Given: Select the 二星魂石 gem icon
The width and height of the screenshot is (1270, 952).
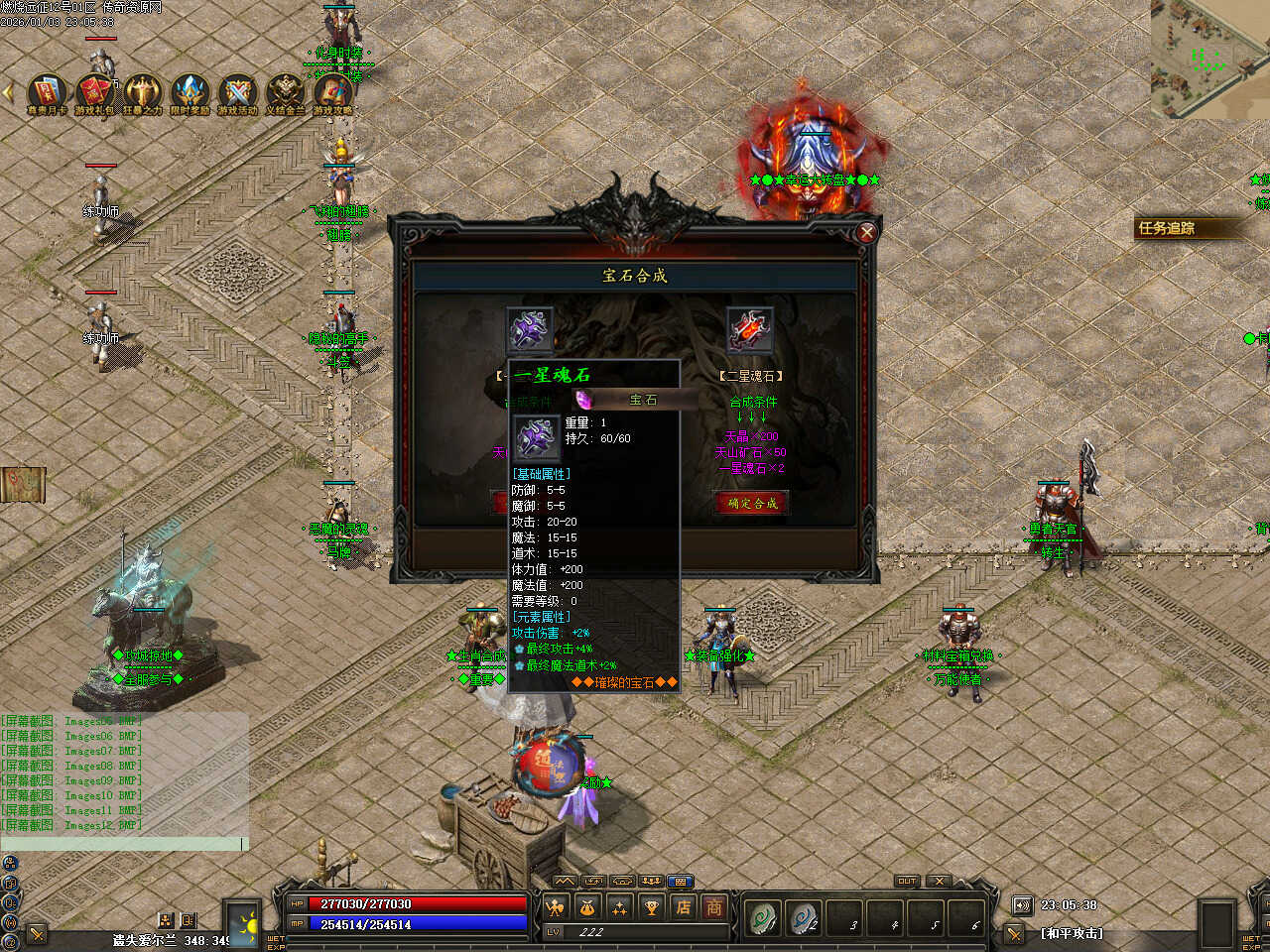Looking at the screenshot, I should coord(750,329).
